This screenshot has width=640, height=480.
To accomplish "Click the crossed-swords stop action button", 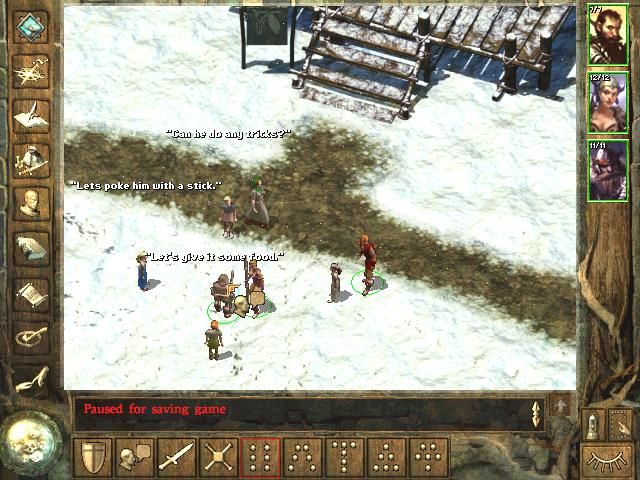I will [x=218, y=458].
